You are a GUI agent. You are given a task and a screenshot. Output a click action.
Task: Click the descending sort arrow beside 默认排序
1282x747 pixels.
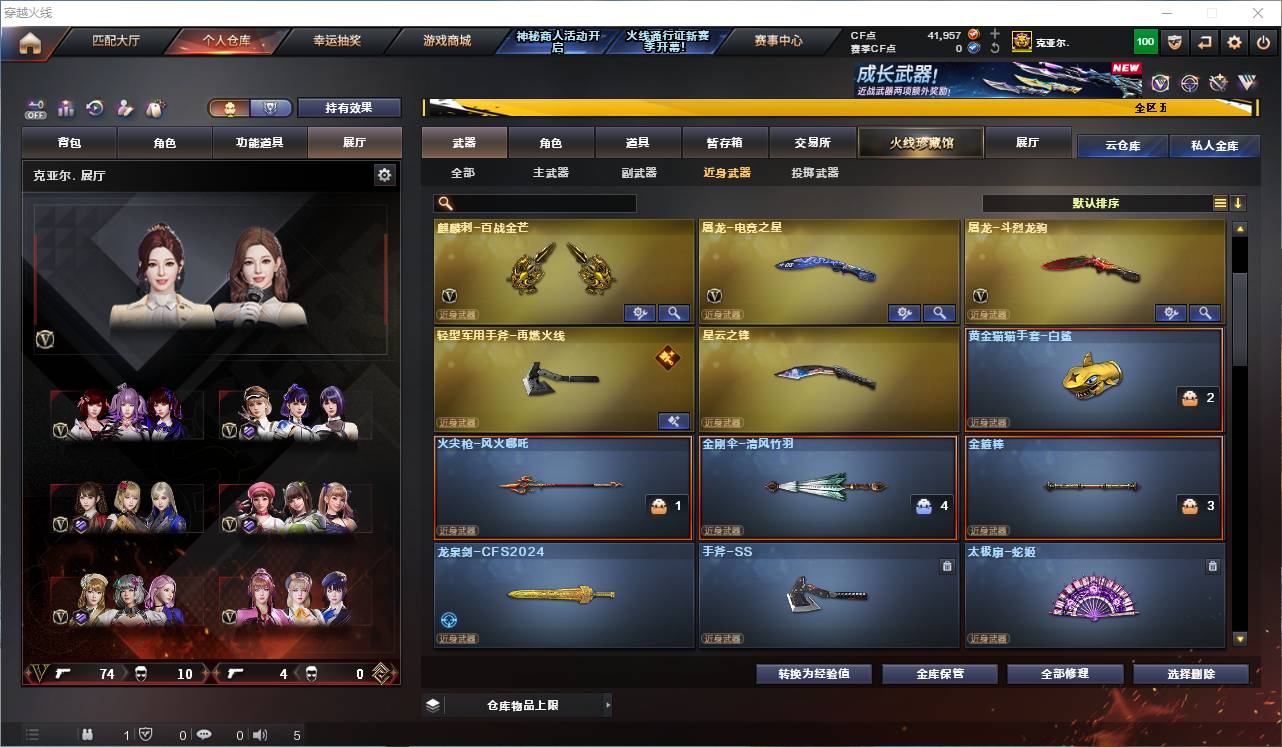pos(1239,203)
